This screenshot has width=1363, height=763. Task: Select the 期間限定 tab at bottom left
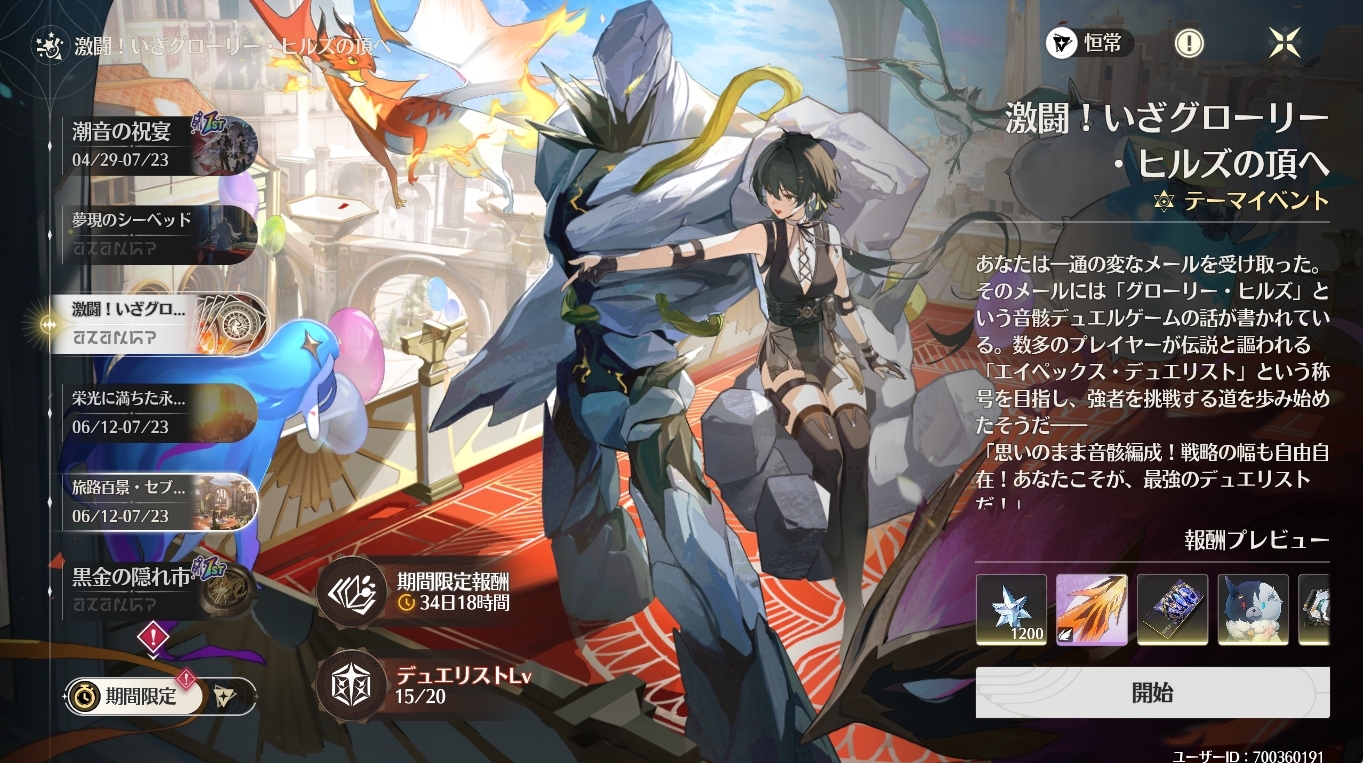click(135, 697)
